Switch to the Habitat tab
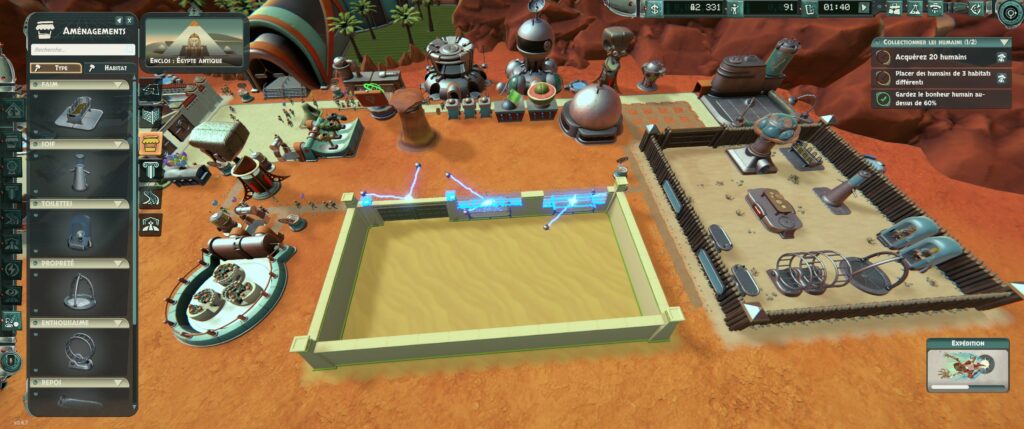The width and height of the screenshot is (1024, 429). click(x=111, y=68)
